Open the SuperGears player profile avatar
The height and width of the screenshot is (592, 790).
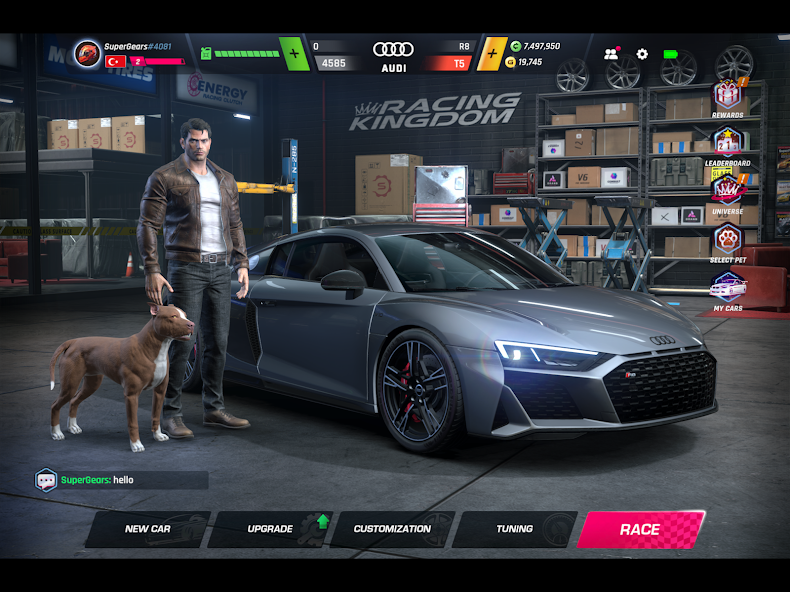point(87,53)
